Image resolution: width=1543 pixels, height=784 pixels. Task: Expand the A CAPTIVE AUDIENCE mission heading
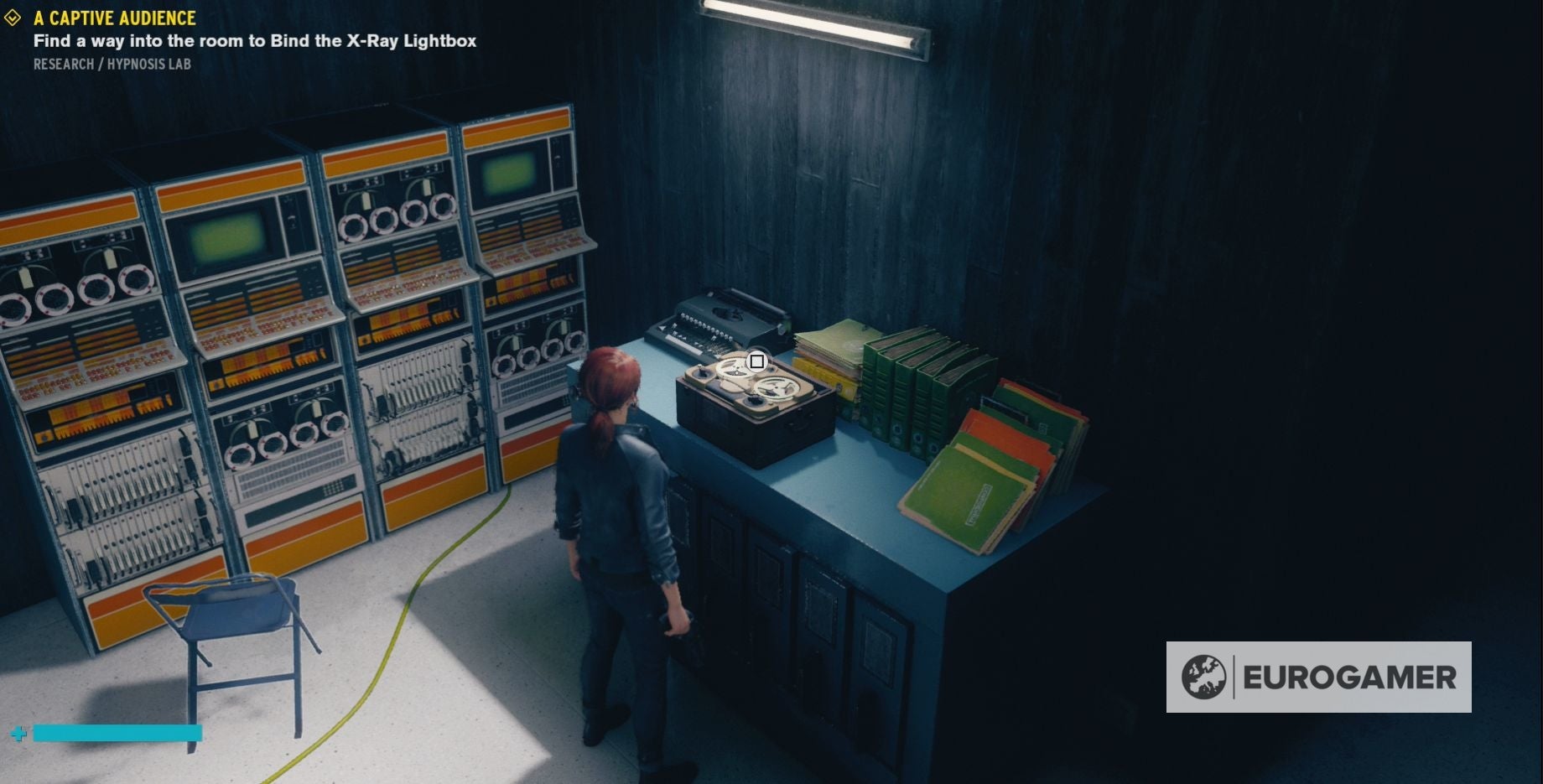pyautogui.click(x=113, y=17)
